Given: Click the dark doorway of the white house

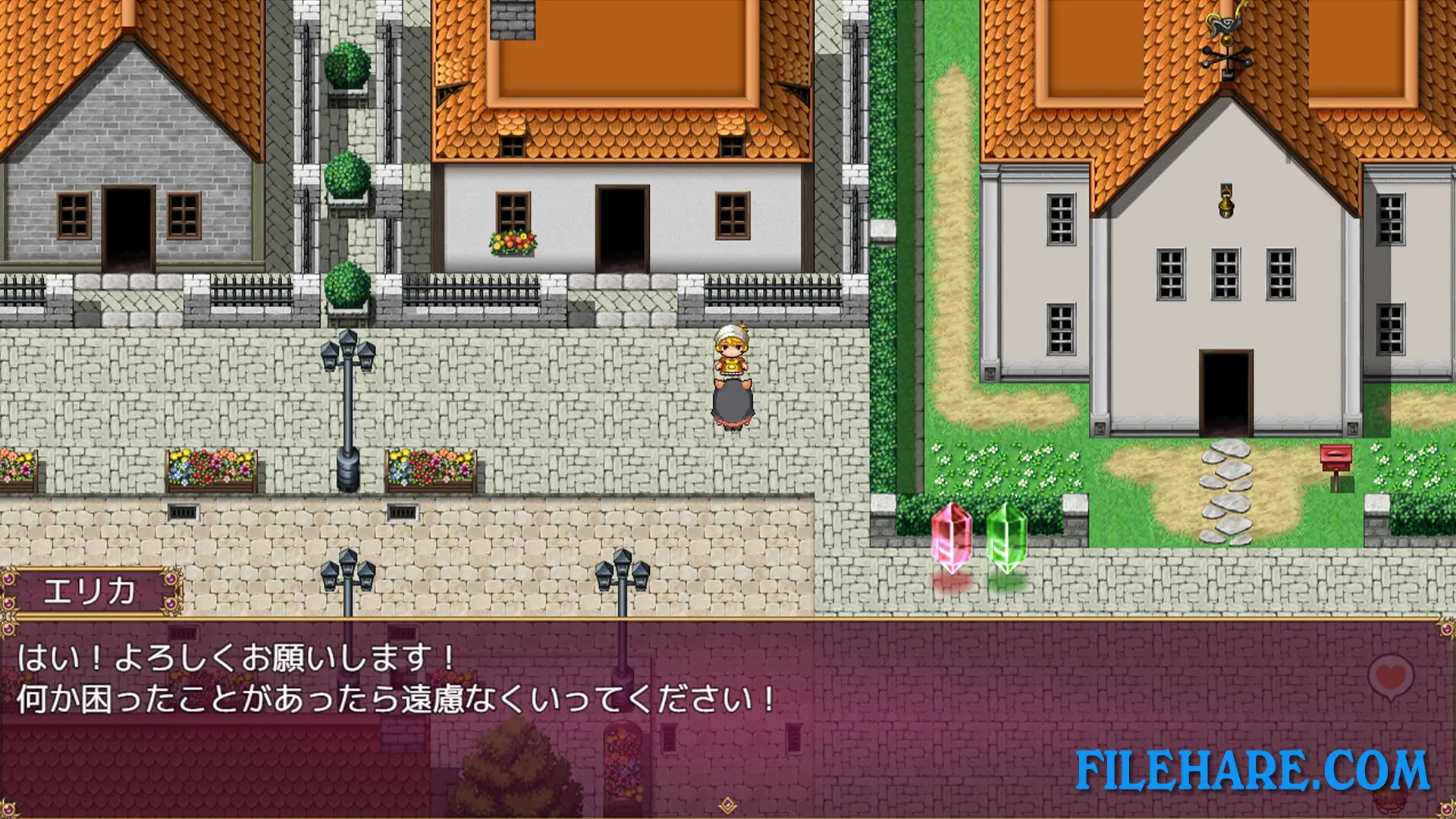Looking at the screenshot, I should click(622, 227).
